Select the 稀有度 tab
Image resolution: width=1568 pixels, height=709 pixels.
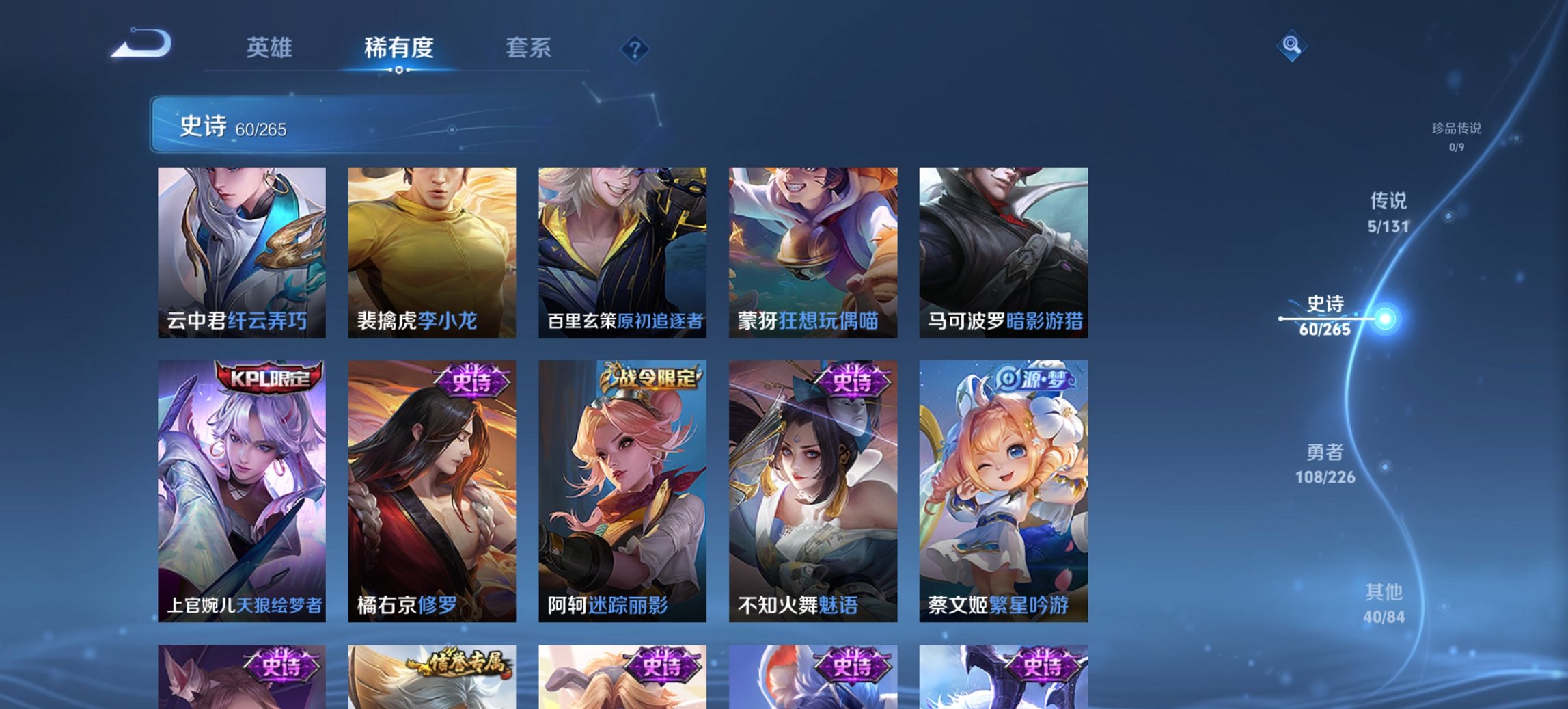pos(399,48)
